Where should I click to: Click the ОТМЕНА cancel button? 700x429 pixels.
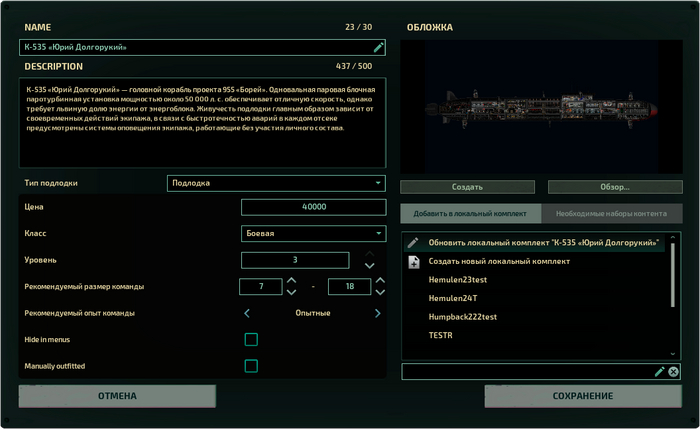[117, 396]
